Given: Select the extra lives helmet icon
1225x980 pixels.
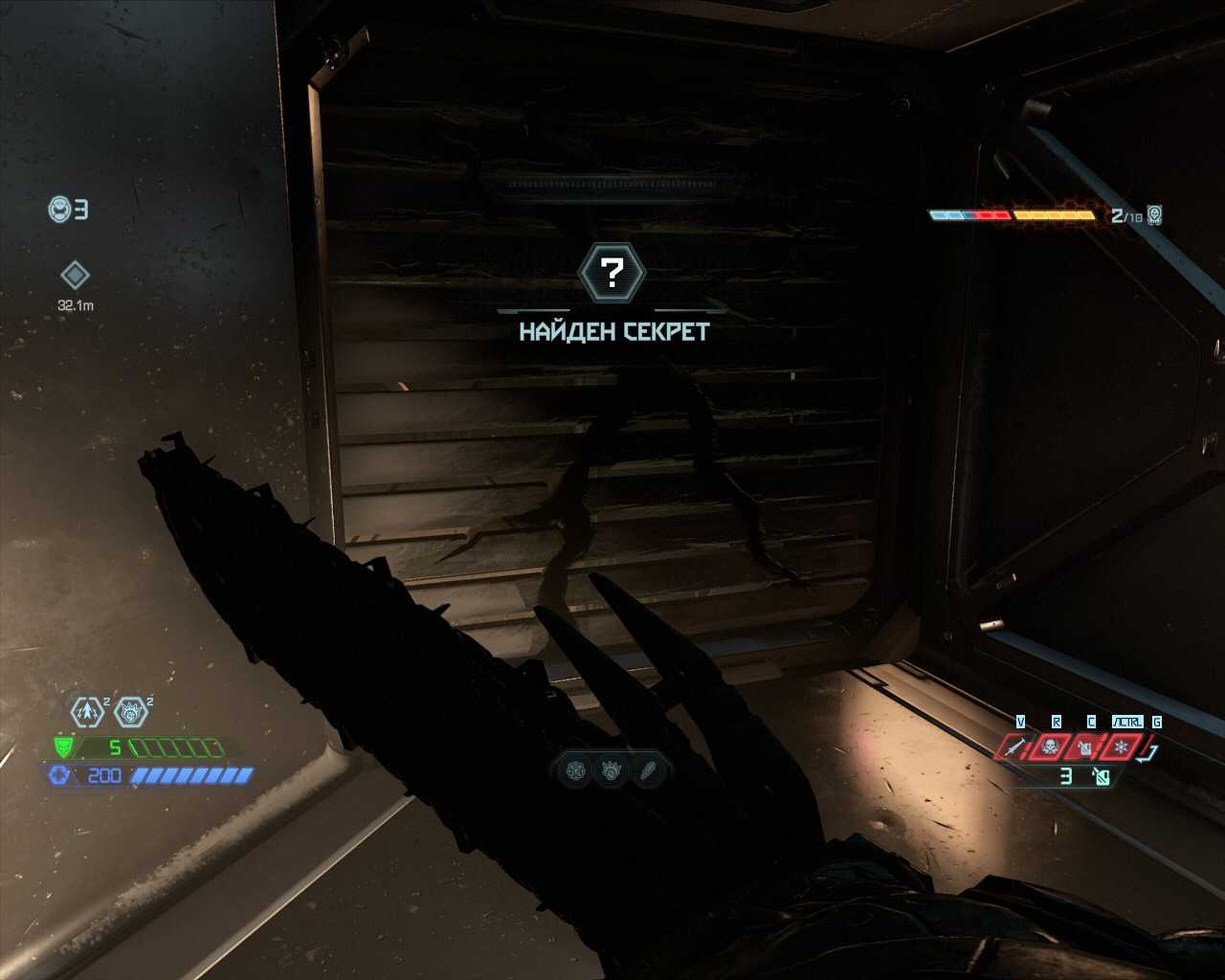Looking at the screenshot, I should click(60, 209).
